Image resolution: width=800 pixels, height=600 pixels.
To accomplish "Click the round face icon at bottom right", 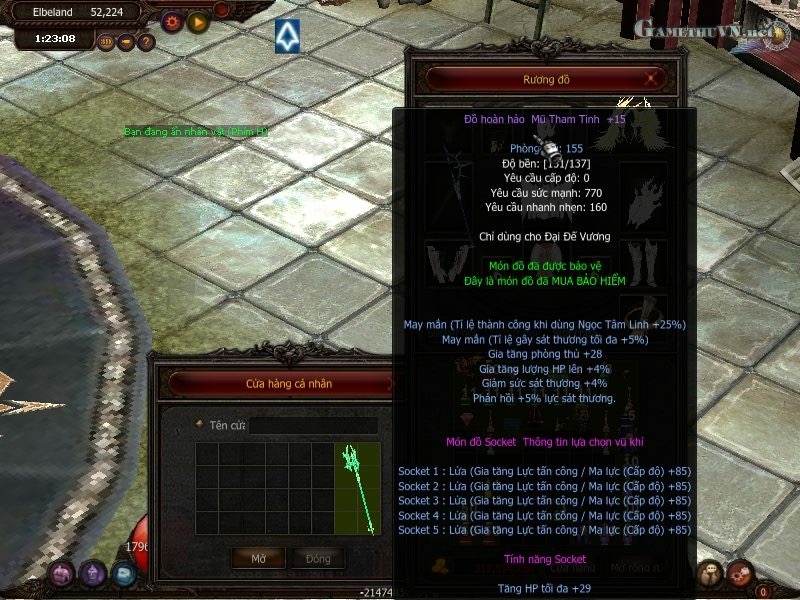I will point(711,574).
